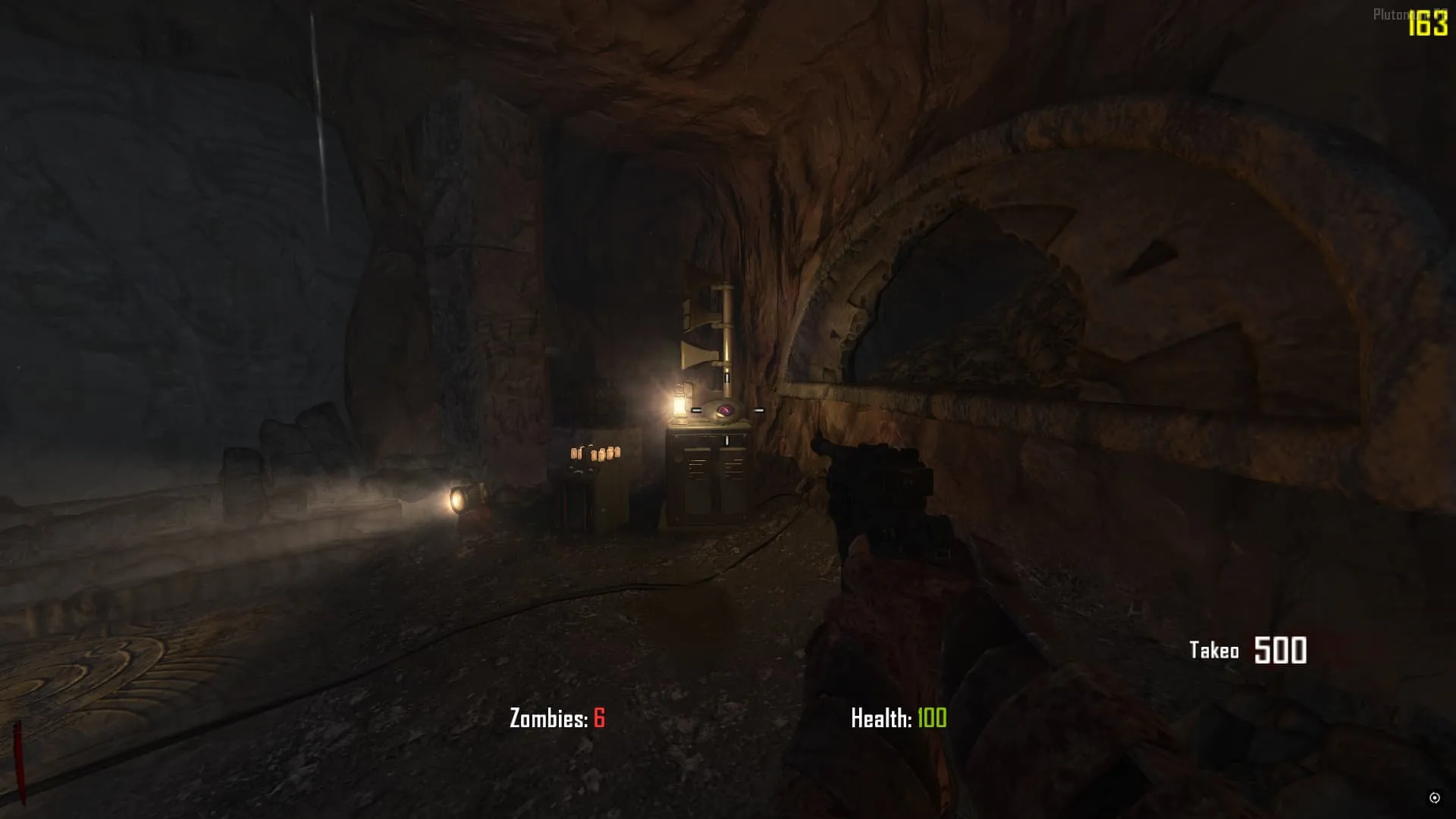Image resolution: width=1456 pixels, height=819 pixels.
Task: Click the circular recording overlay icon
Action: tap(1434, 797)
